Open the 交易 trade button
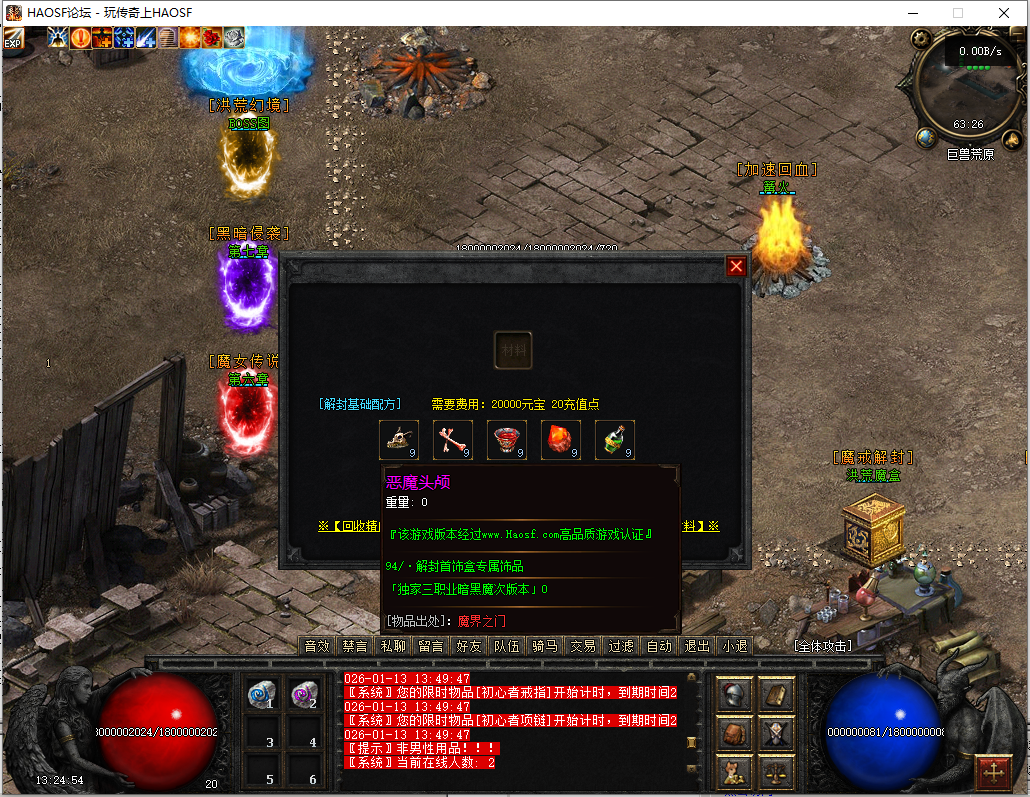 tap(583, 646)
